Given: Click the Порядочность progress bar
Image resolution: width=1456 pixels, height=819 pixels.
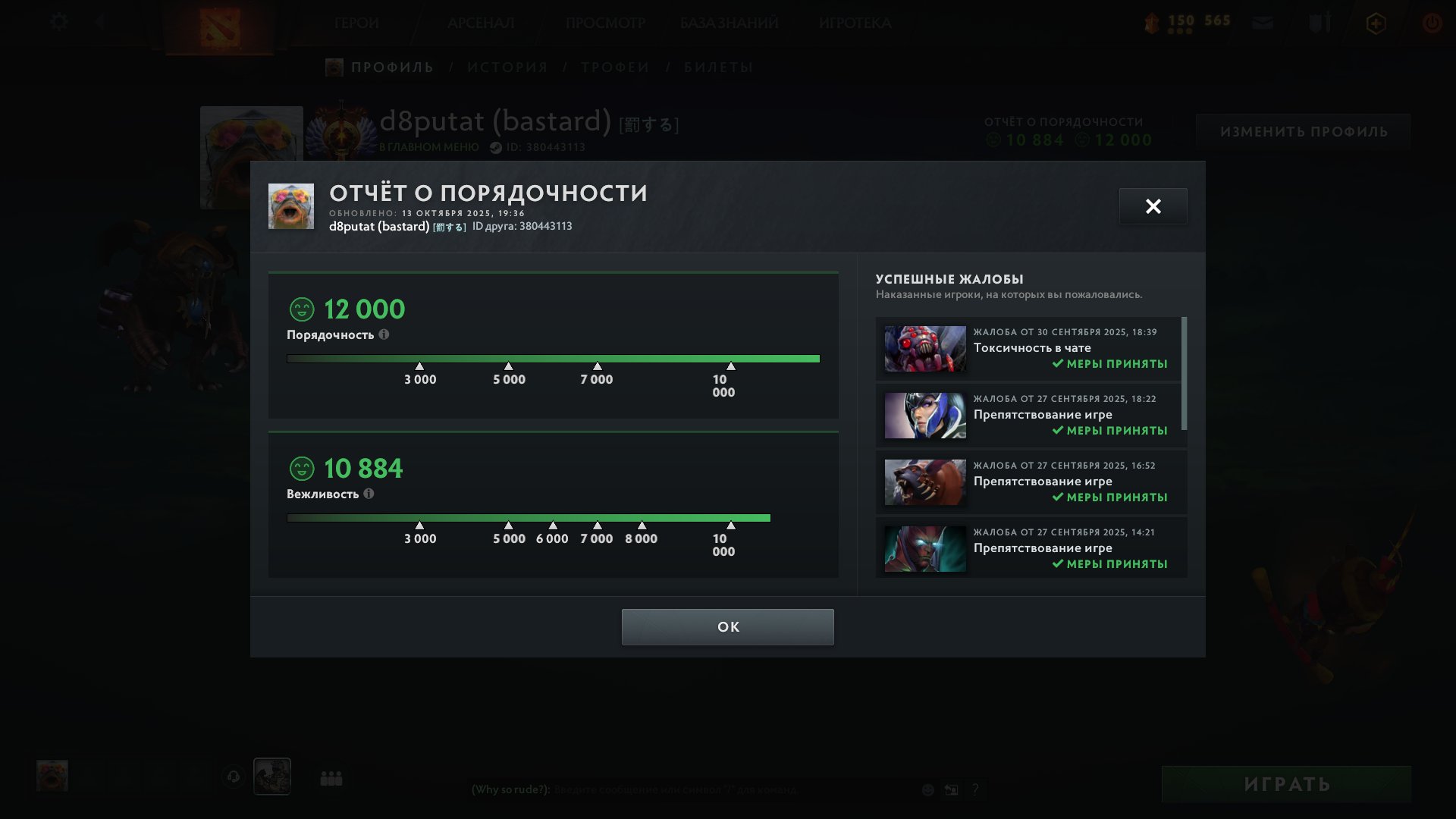Looking at the screenshot, I should (x=553, y=357).
